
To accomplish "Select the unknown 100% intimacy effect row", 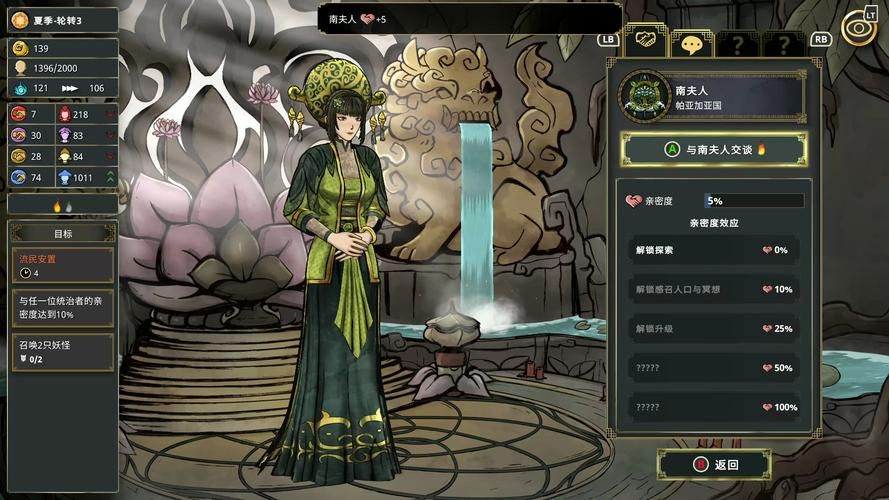I will (714, 407).
